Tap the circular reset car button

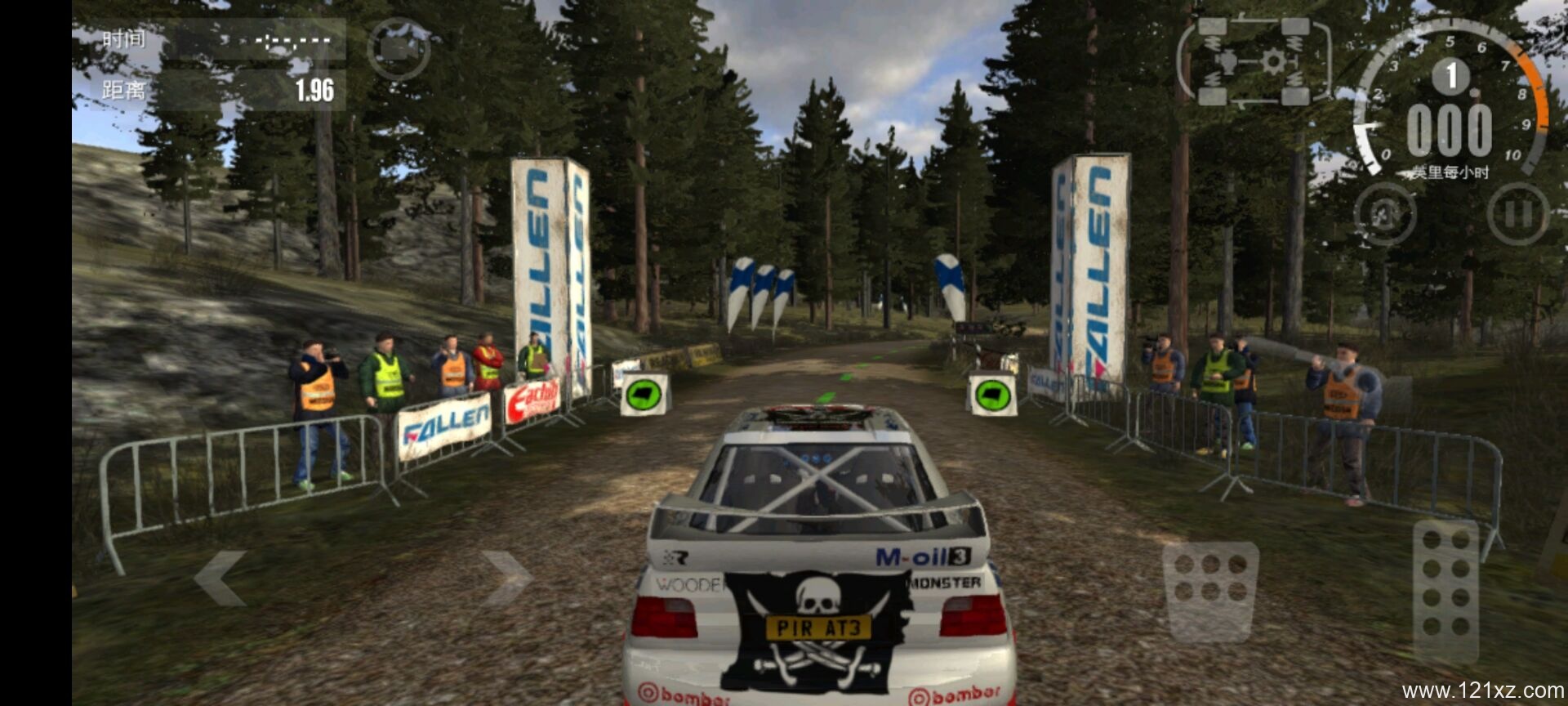(1385, 214)
